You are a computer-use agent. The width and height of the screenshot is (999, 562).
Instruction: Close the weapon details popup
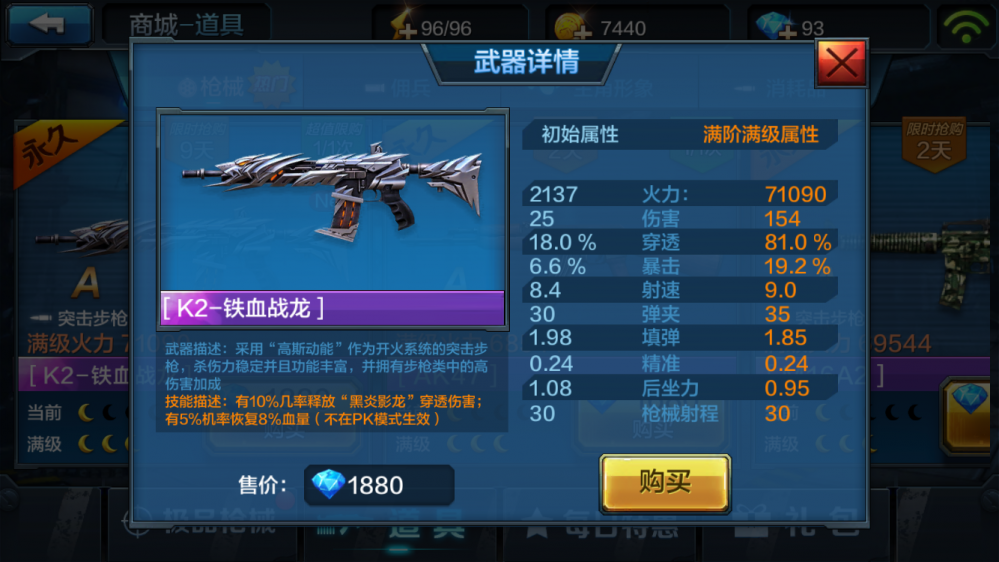point(841,64)
